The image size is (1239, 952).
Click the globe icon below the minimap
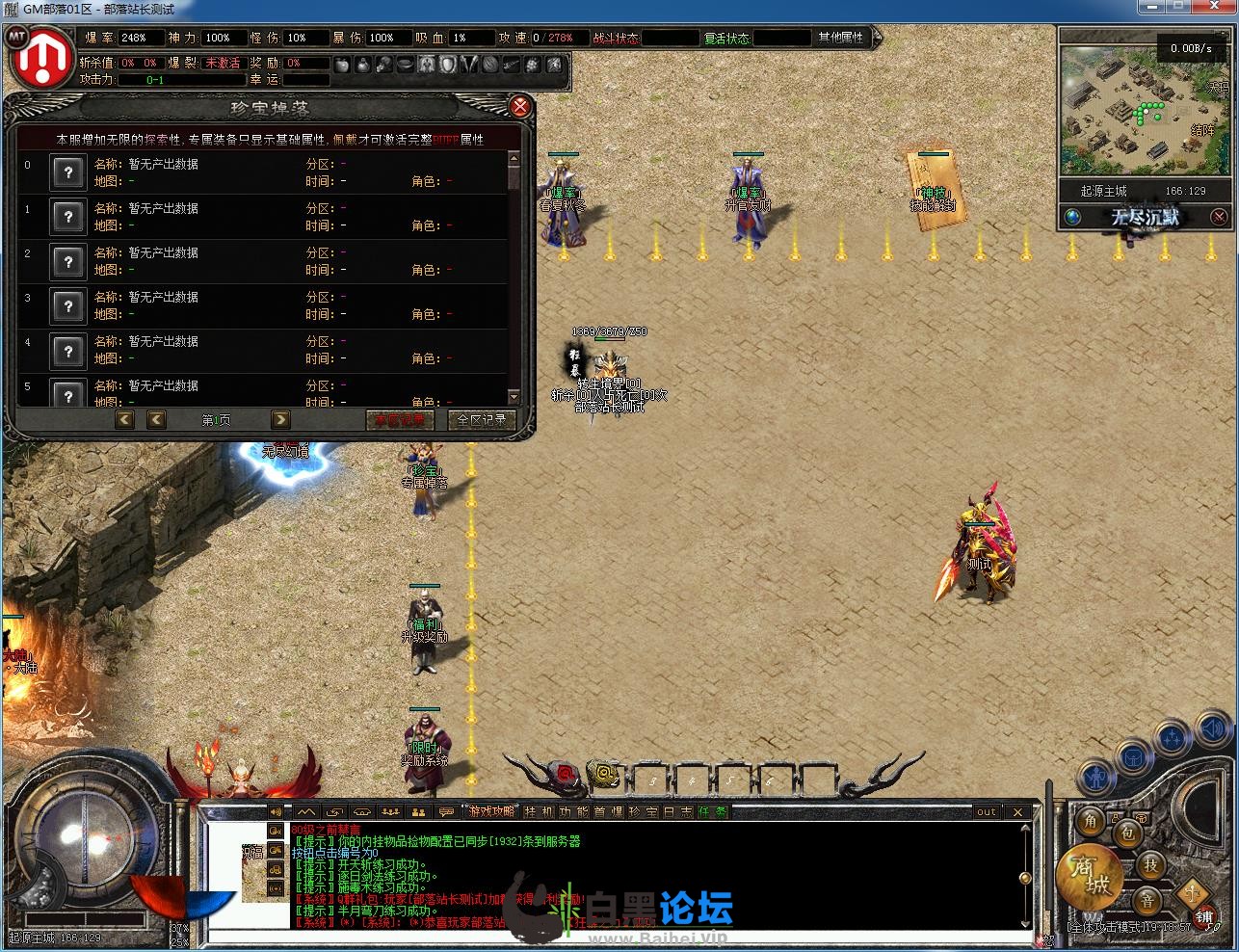[x=1072, y=217]
